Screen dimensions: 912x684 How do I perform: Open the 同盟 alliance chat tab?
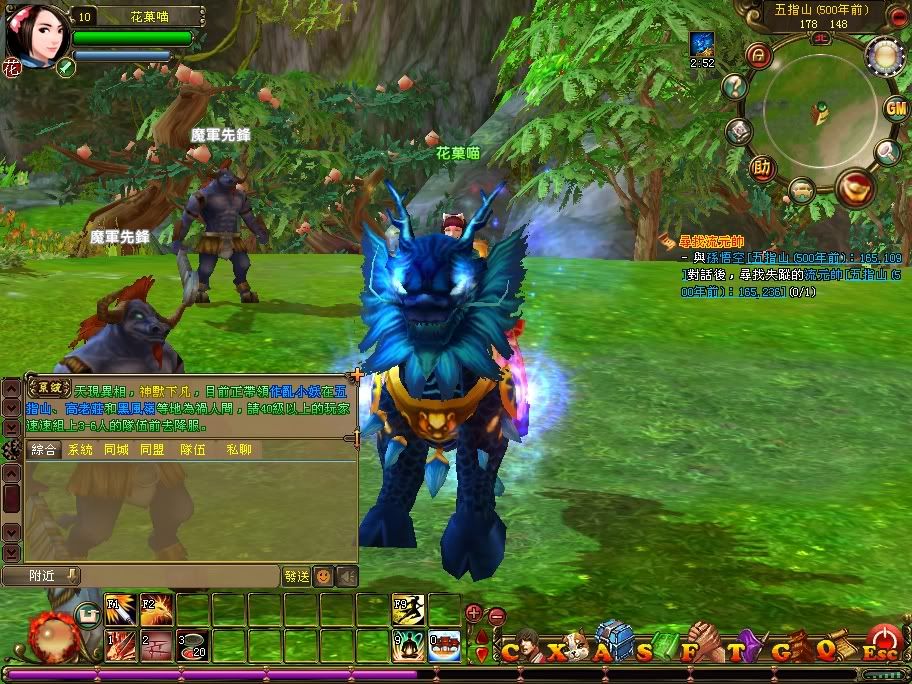point(152,451)
